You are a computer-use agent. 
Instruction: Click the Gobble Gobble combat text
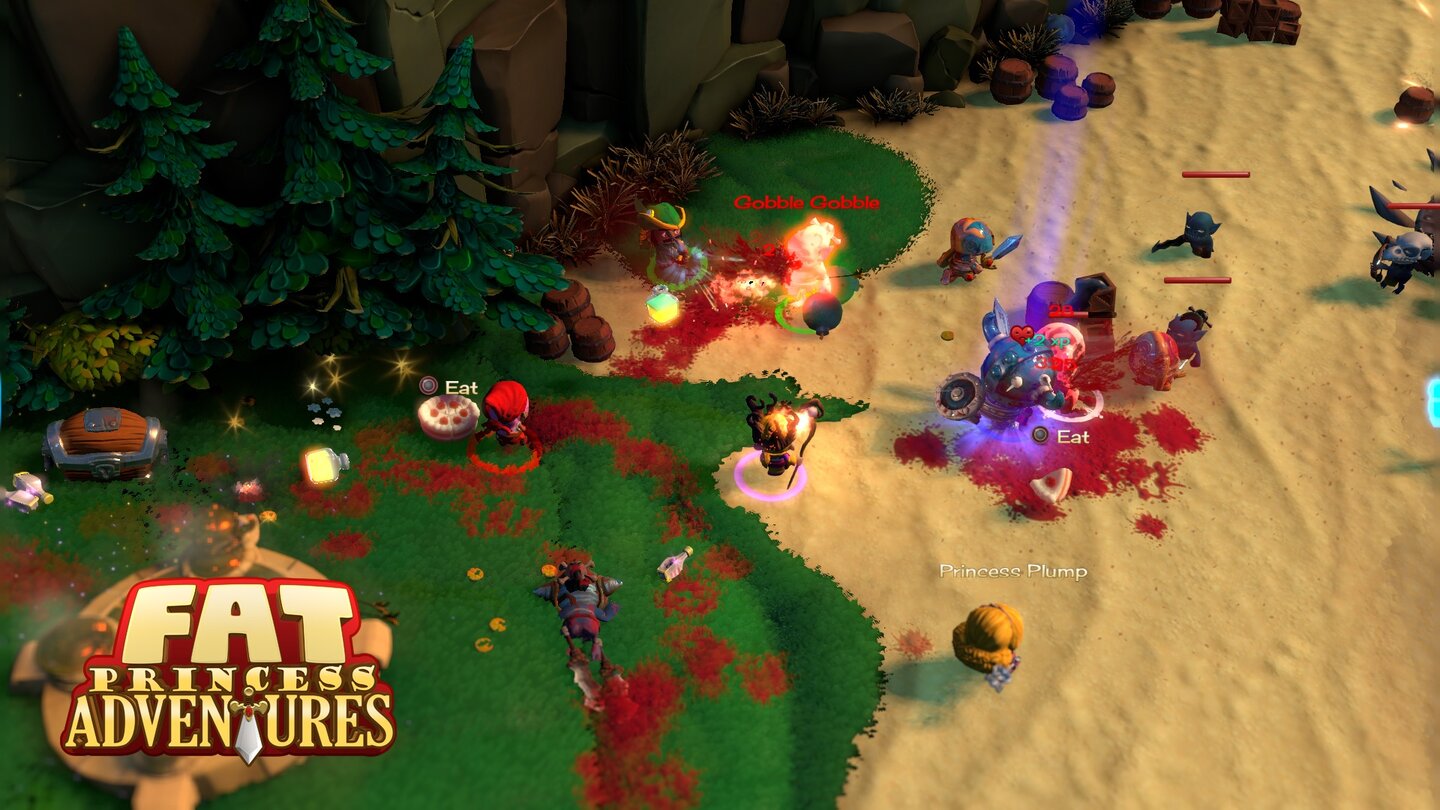(808, 202)
